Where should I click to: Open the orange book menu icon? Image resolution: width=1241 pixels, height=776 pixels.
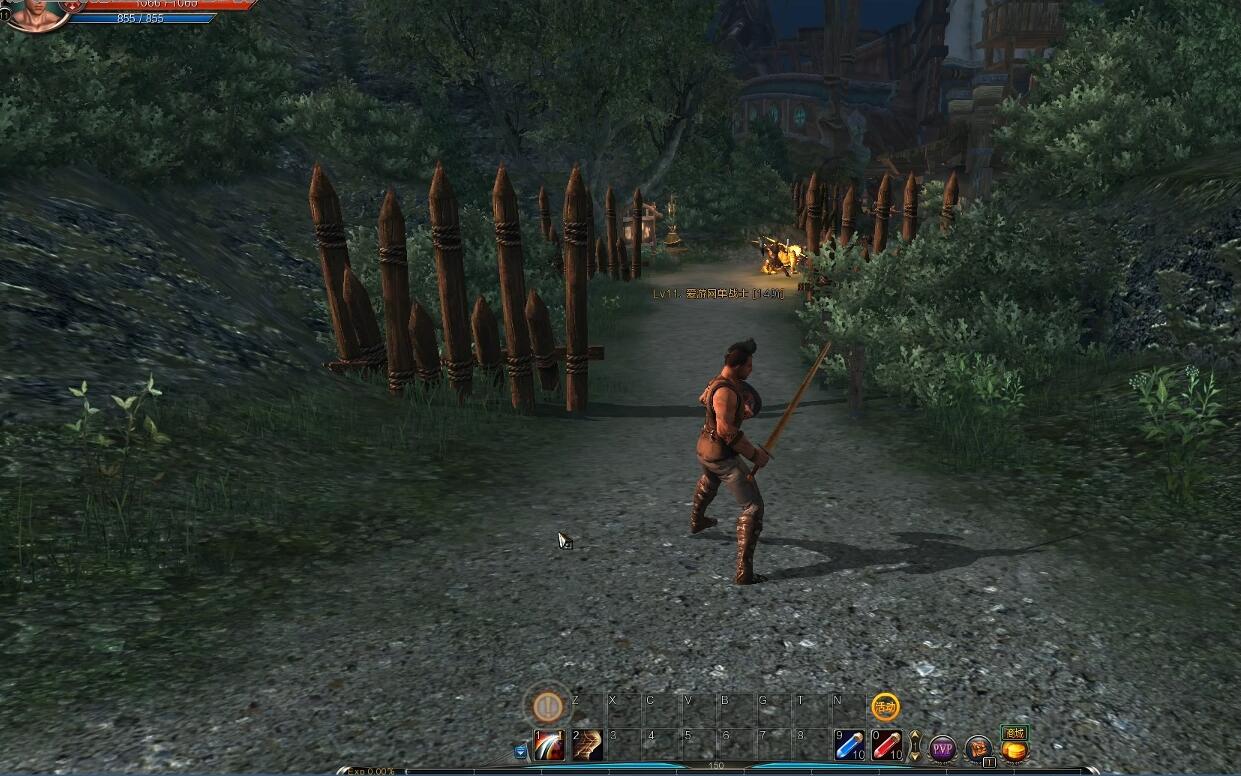978,747
